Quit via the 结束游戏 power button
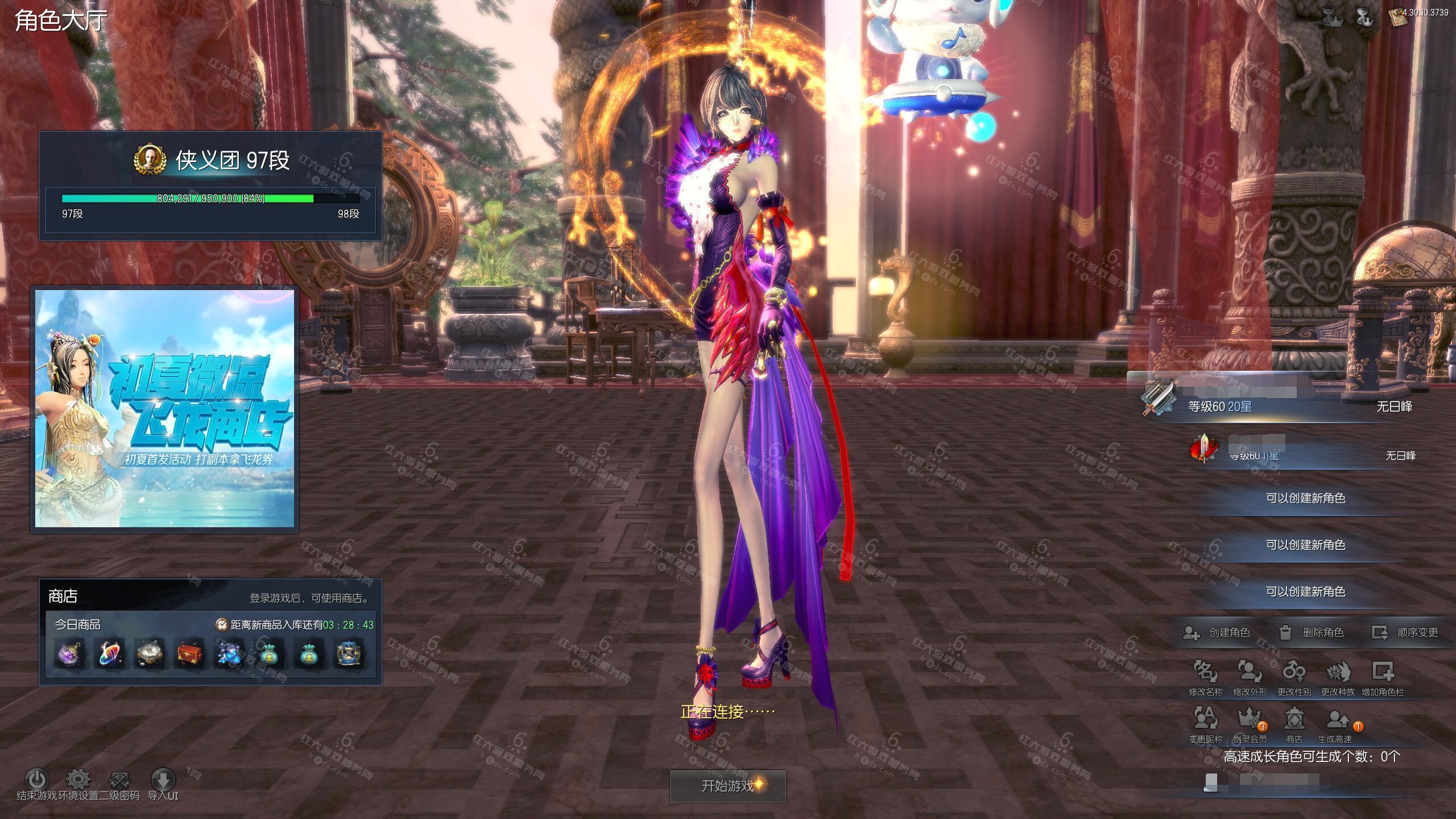The height and width of the screenshot is (819, 1456). coord(37,779)
